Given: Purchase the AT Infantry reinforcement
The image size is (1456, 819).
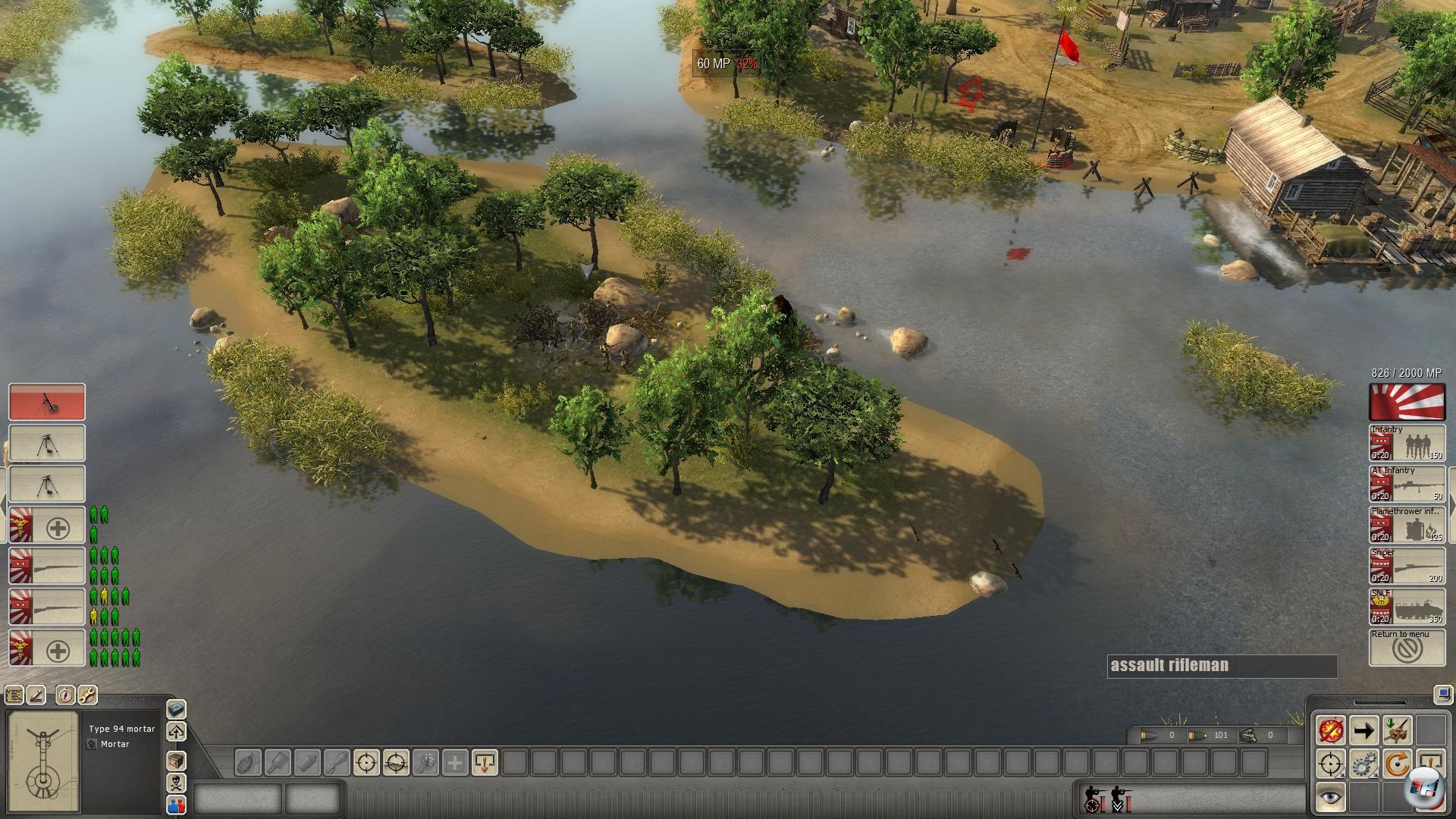Looking at the screenshot, I should point(1407,484).
